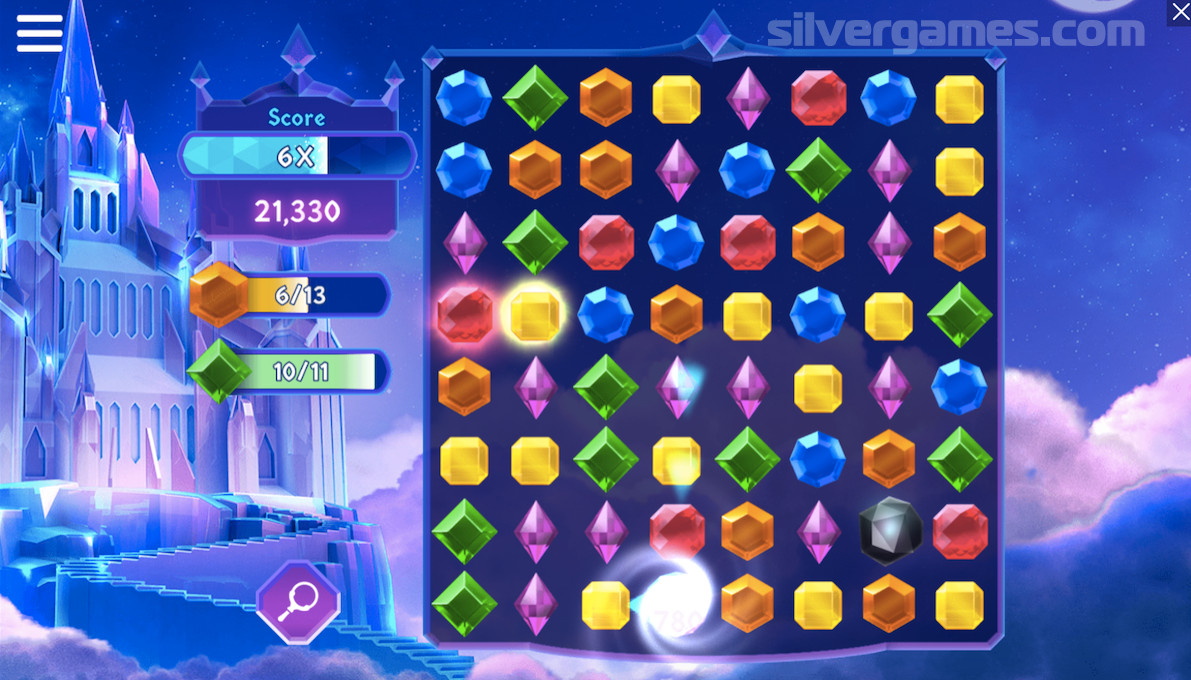Open the hamburger menu
Viewport: 1191px width, 680px height.
[x=39, y=32]
